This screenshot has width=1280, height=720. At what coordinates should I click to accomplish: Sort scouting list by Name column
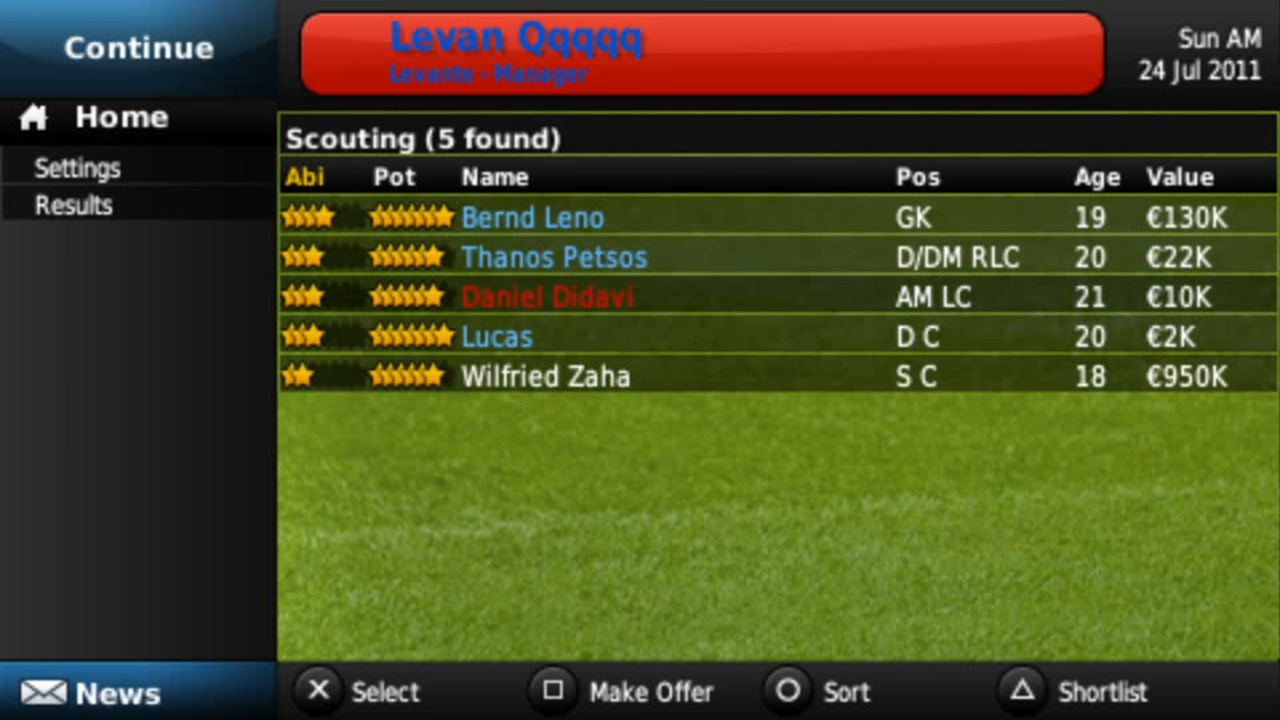click(x=494, y=177)
